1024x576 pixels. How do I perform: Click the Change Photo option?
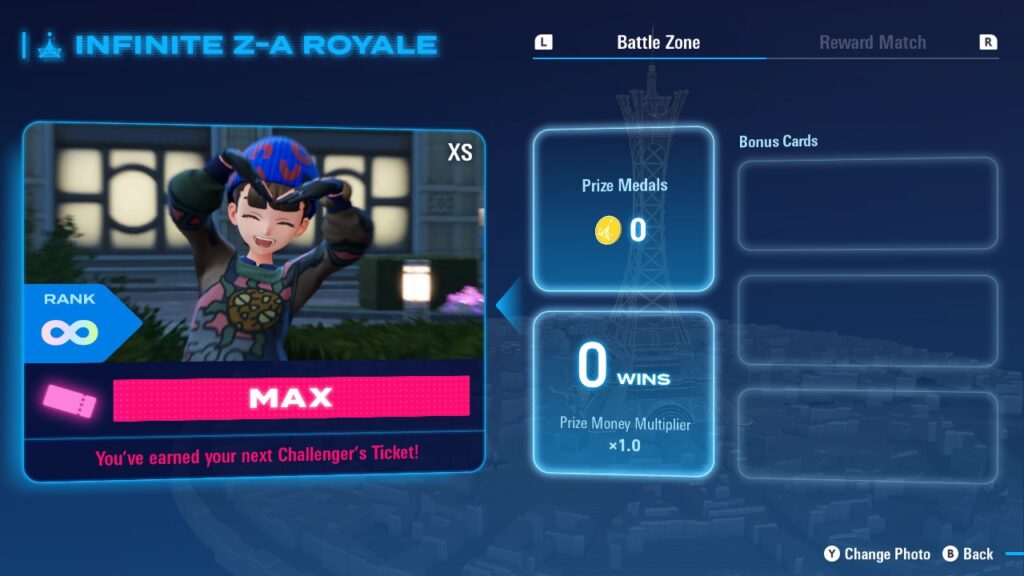[877, 554]
